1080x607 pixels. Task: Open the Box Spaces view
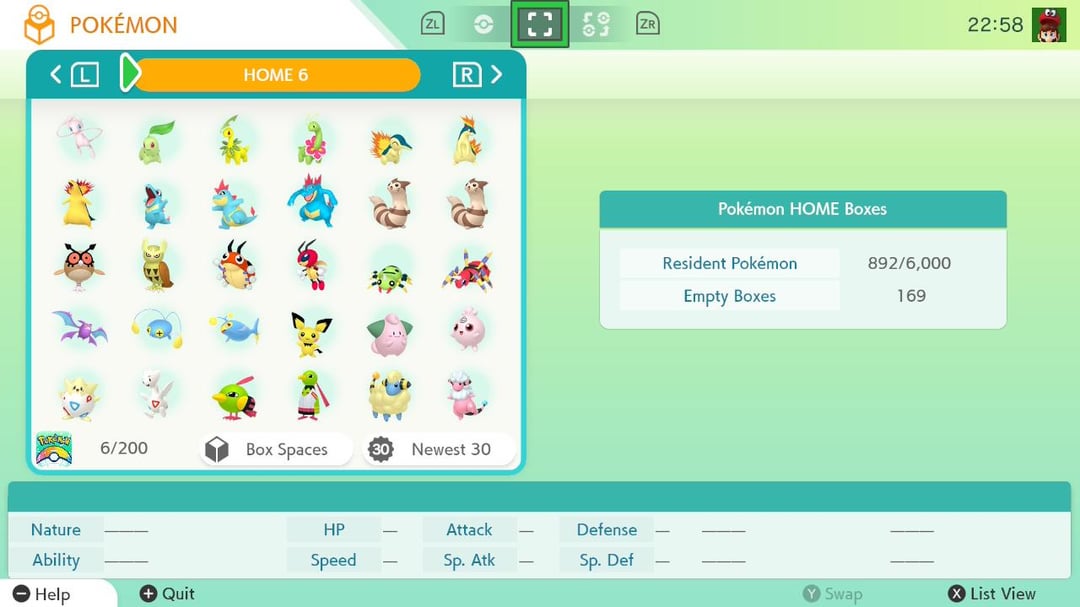[x=275, y=449]
